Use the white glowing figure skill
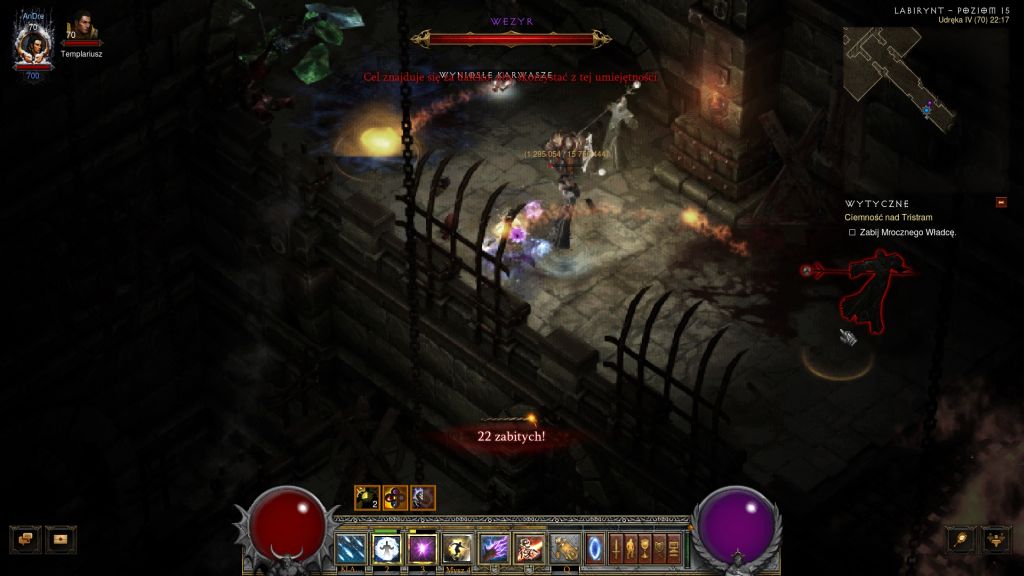Viewport: 1024px width, 576px height. click(386, 548)
